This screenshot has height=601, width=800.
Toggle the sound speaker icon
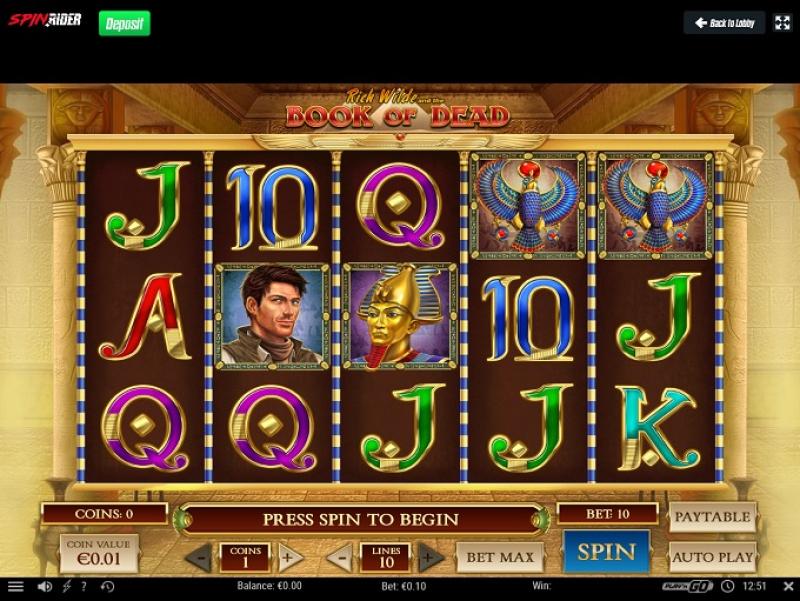pos(44,586)
